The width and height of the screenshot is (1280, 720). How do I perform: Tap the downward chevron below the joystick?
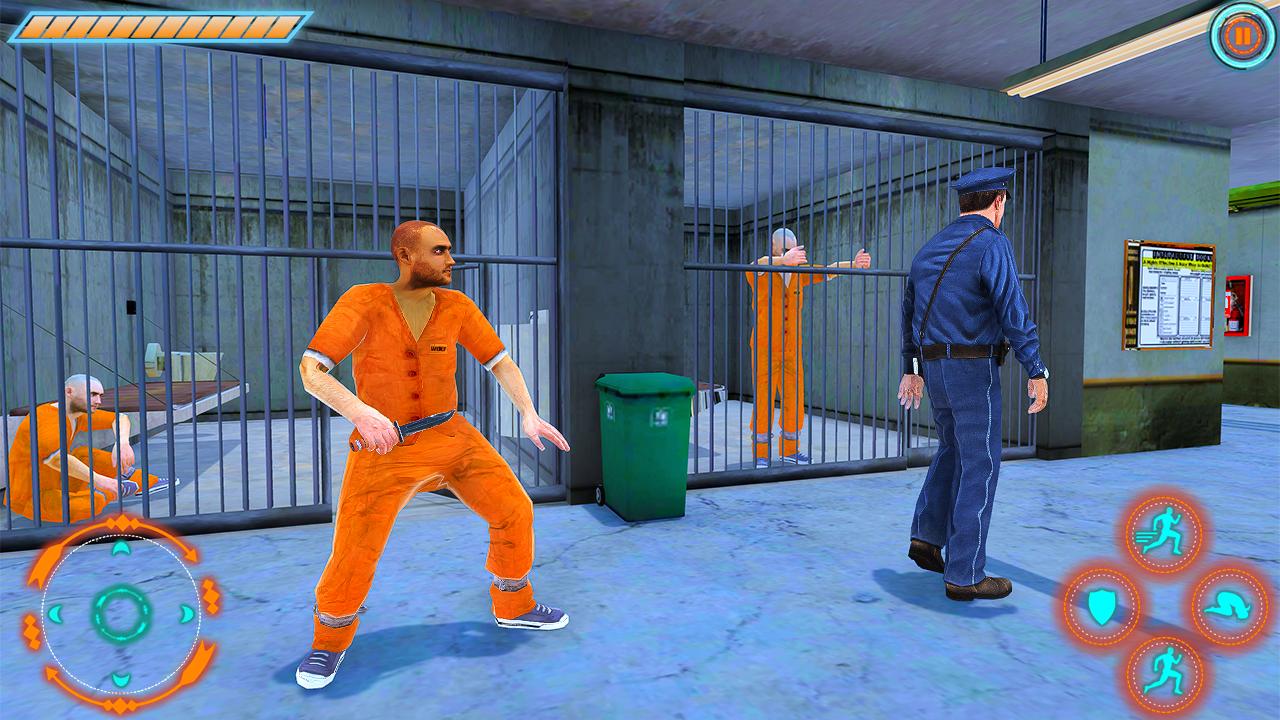pos(120,679)
